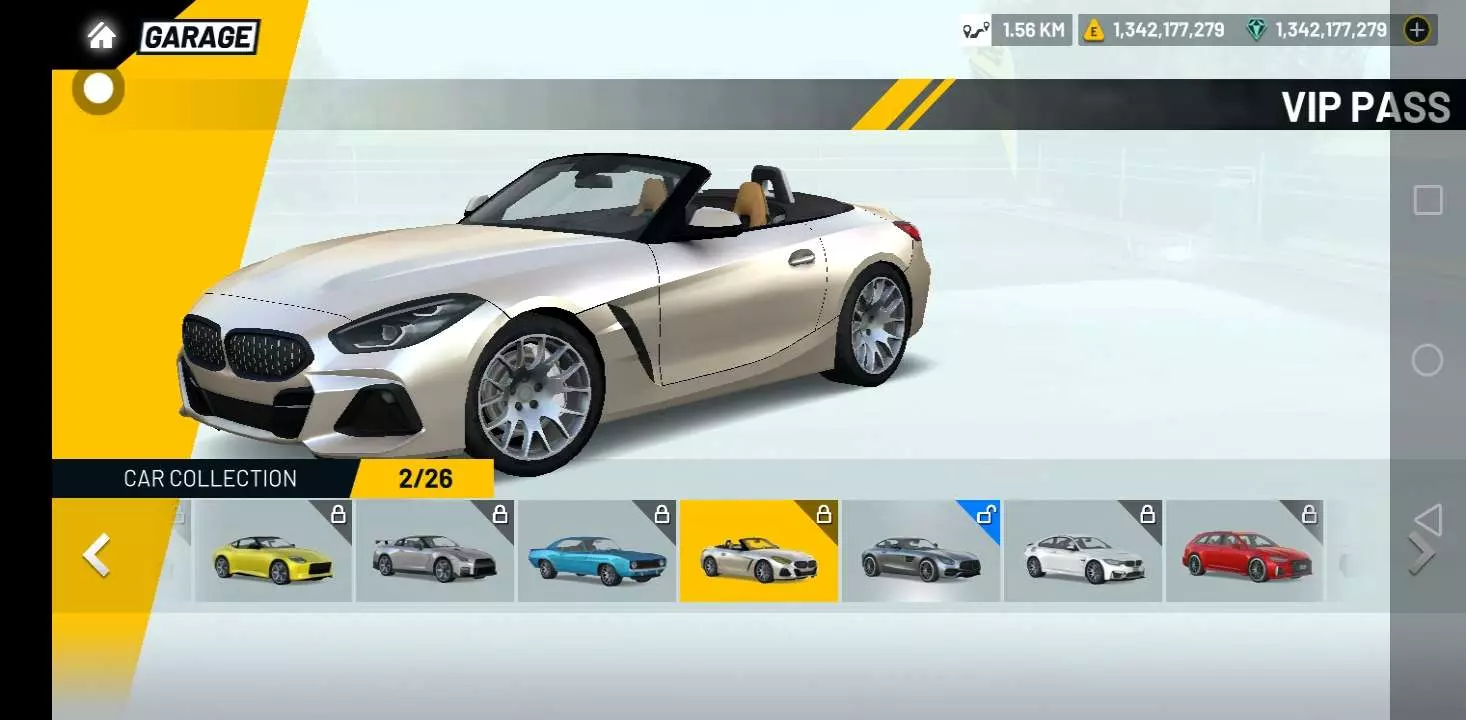Viewport: 1466px width, 720px height.
Task: Tap the Android recent apps square button
Action: coord(1427,200)
